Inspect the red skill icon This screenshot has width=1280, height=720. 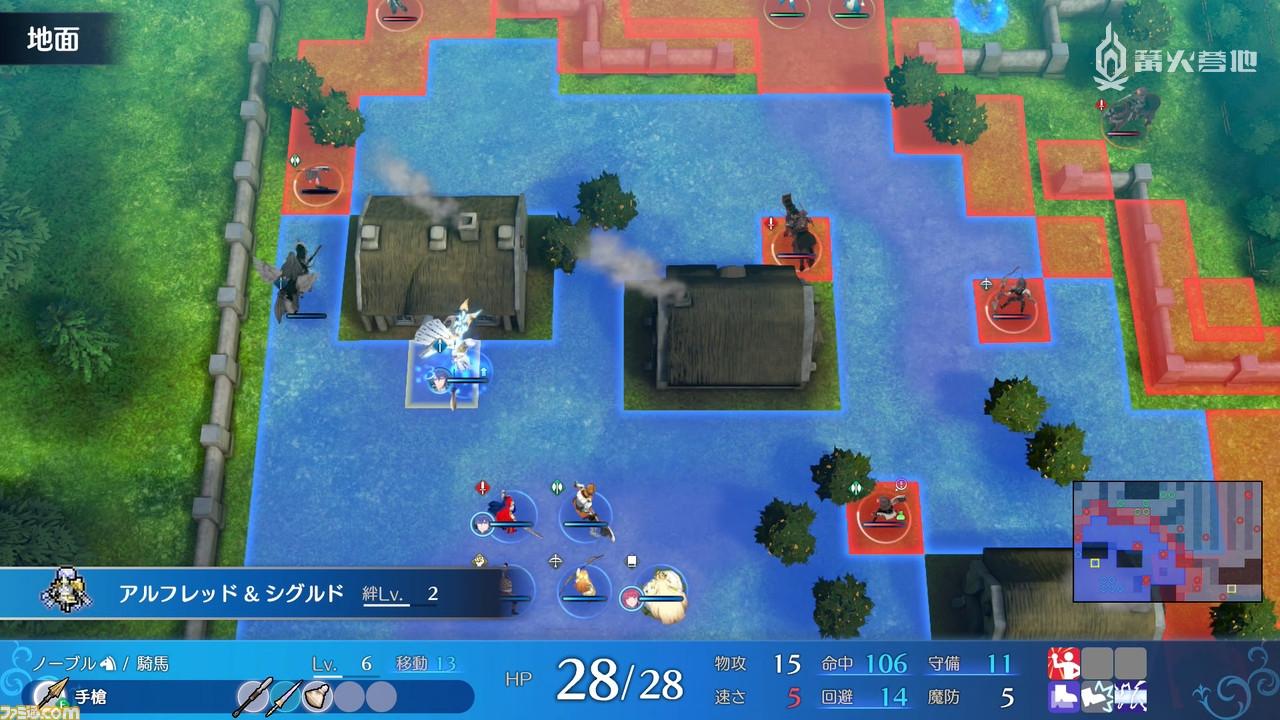(1063, 662)
